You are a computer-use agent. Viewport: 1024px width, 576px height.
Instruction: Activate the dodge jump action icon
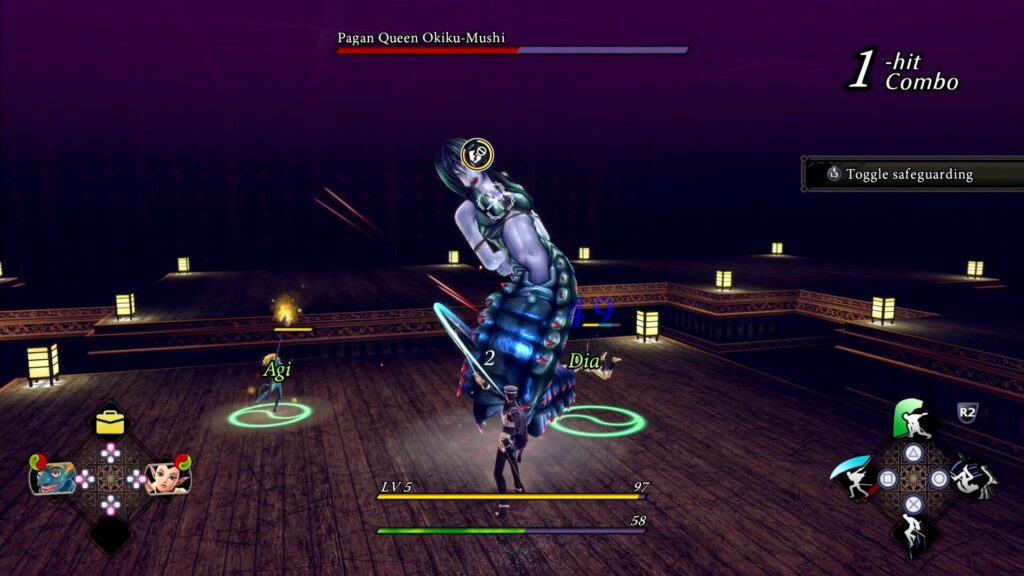click(912, 534)
